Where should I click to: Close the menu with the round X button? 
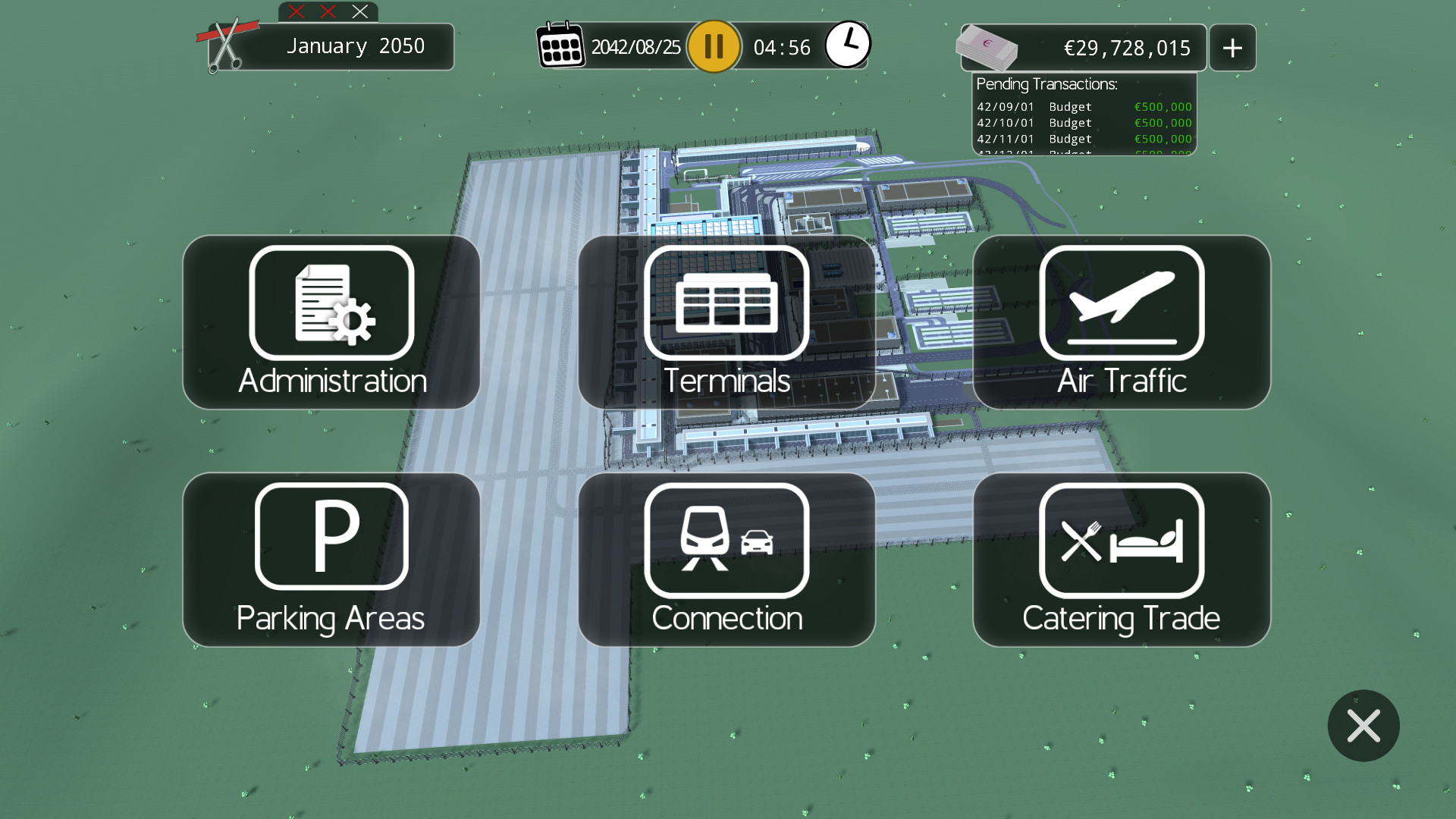pos(1363,726)
